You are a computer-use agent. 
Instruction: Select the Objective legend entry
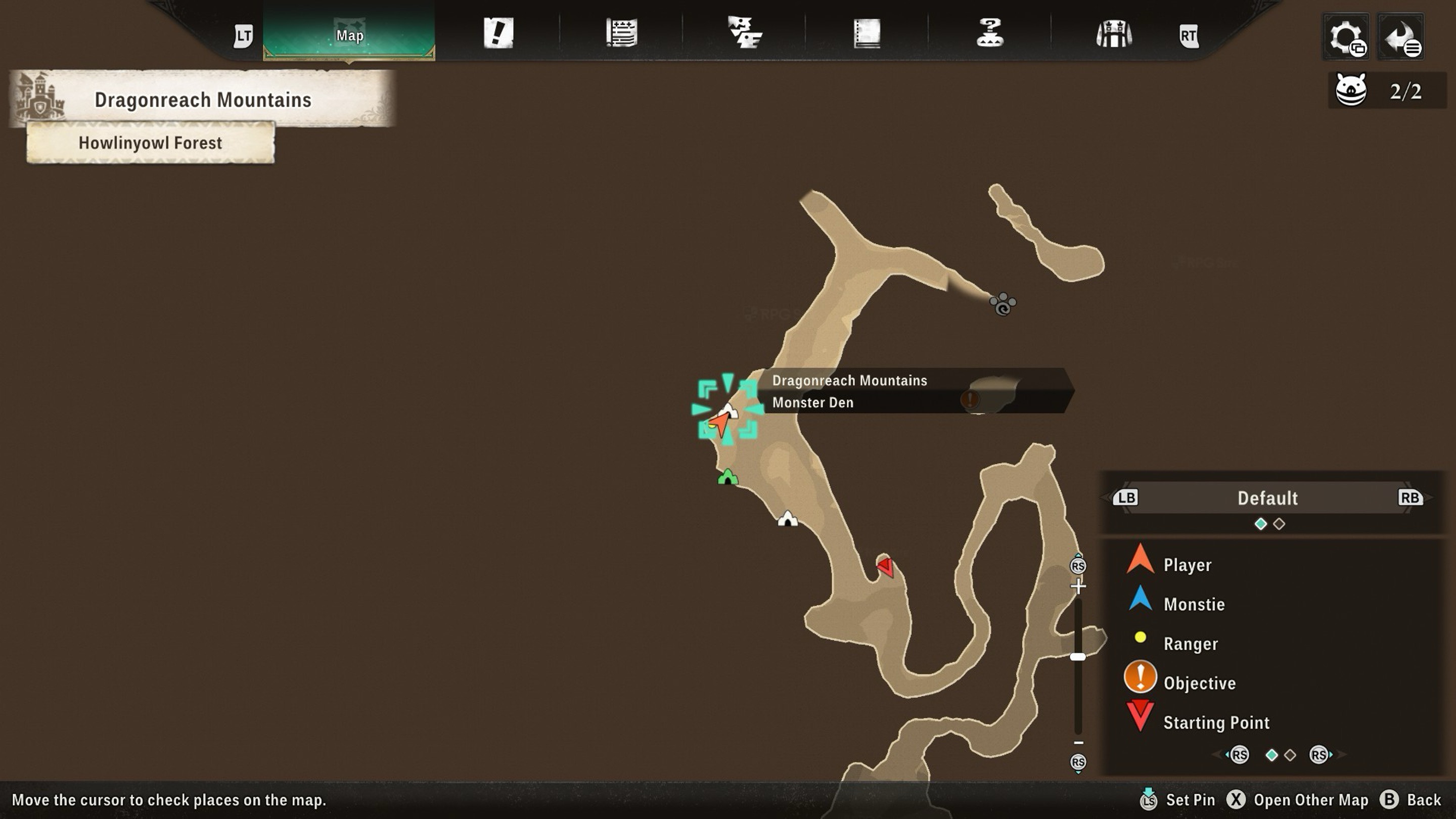[x=1199, y=683]
